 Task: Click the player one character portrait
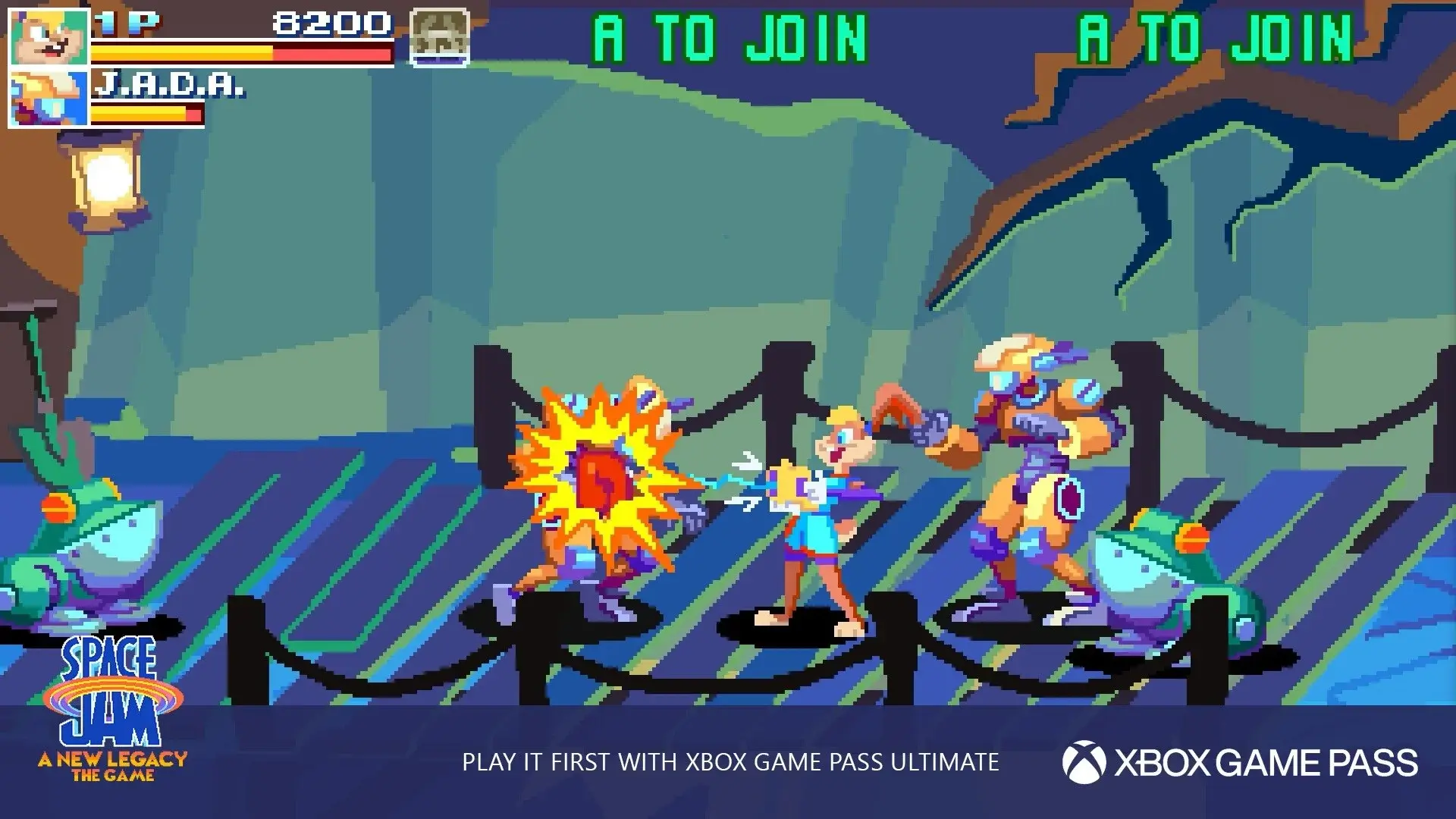point(49,38)
